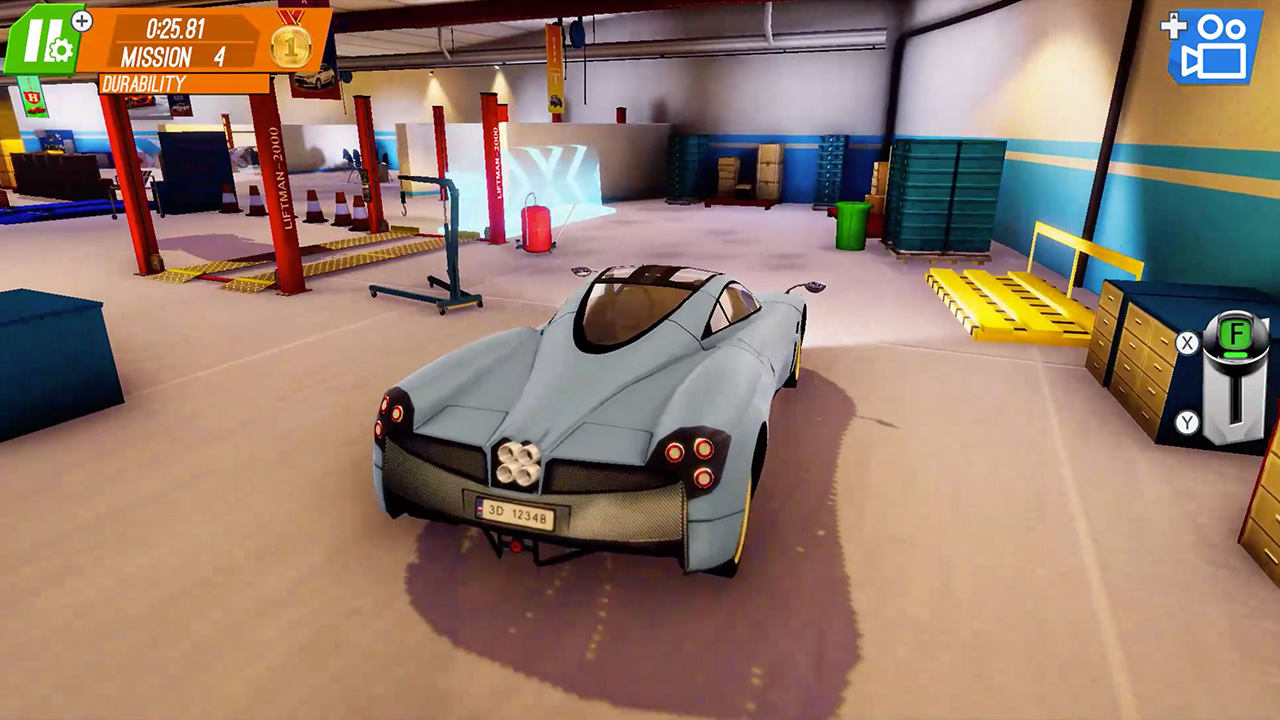Switch the gear shift lever position
The height and width of the screenshot is (720, 1280).
[1236, 398]
